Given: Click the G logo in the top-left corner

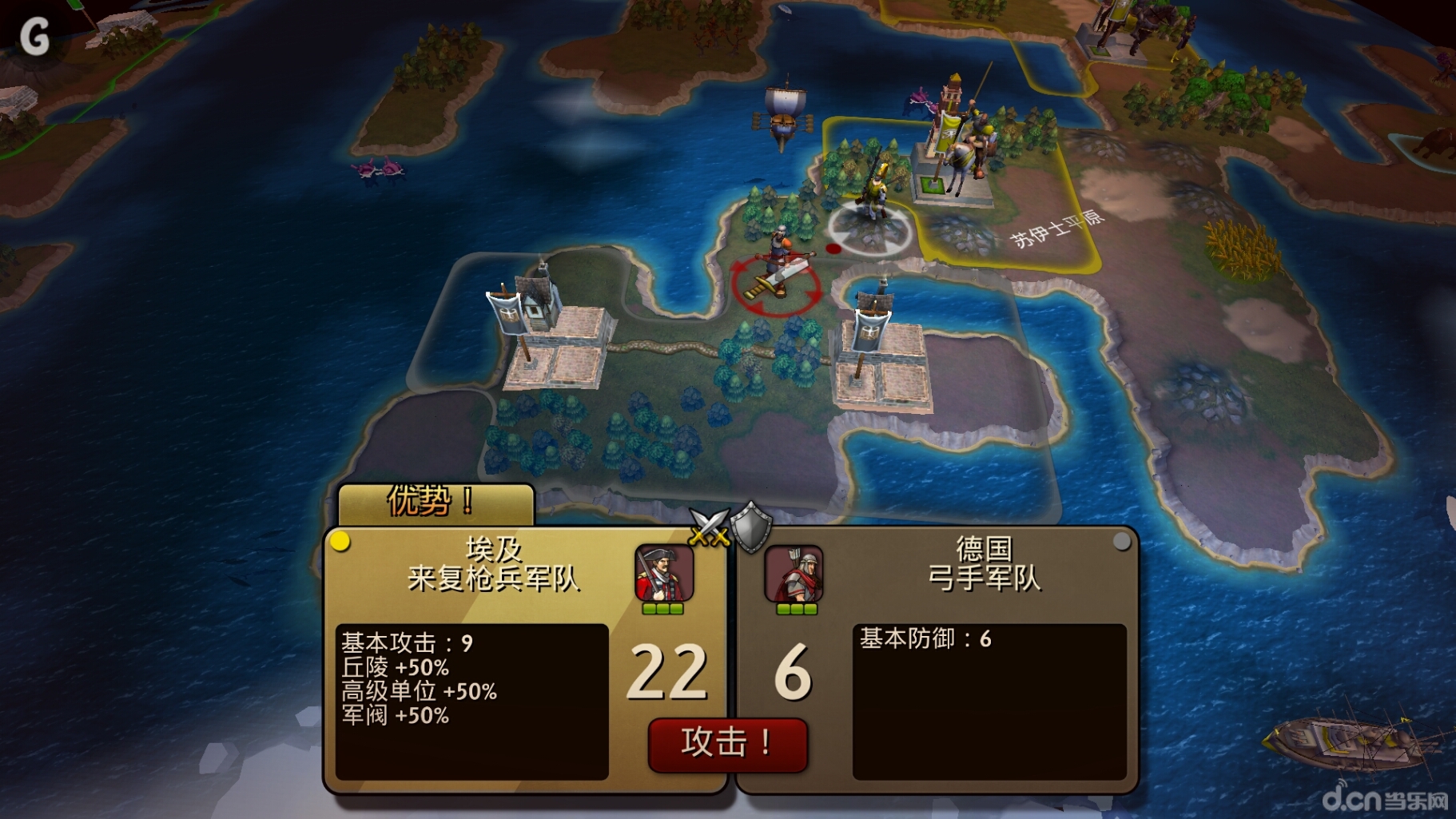Looking at the screenshot, I should coord(37,35).
